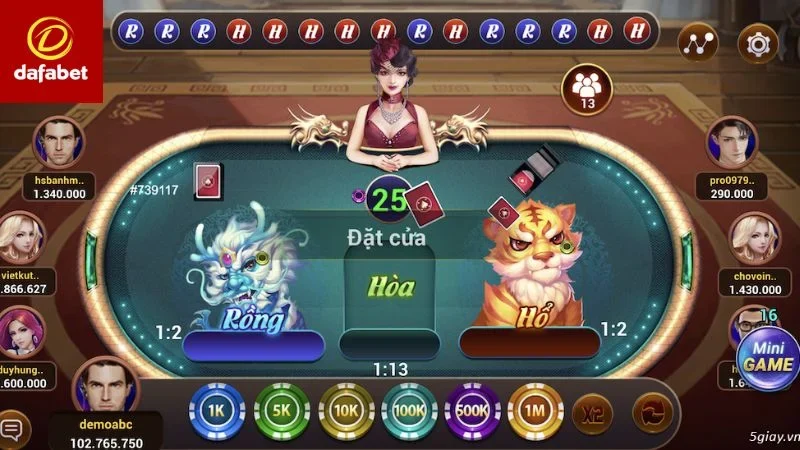Choose the 5K green chip
This screenshot has height=450, width=800.
click(281, 411)
